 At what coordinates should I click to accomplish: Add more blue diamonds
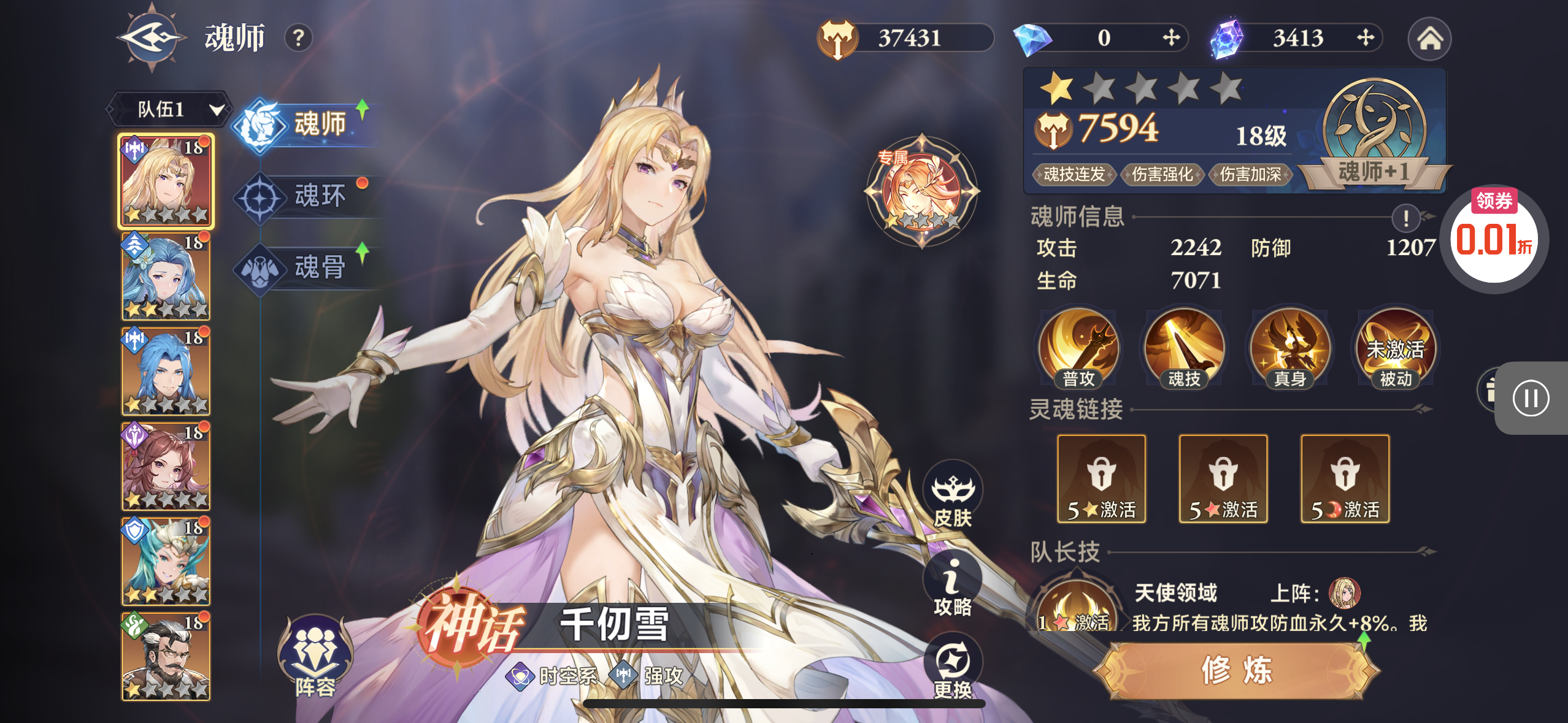coord(1171,38)
